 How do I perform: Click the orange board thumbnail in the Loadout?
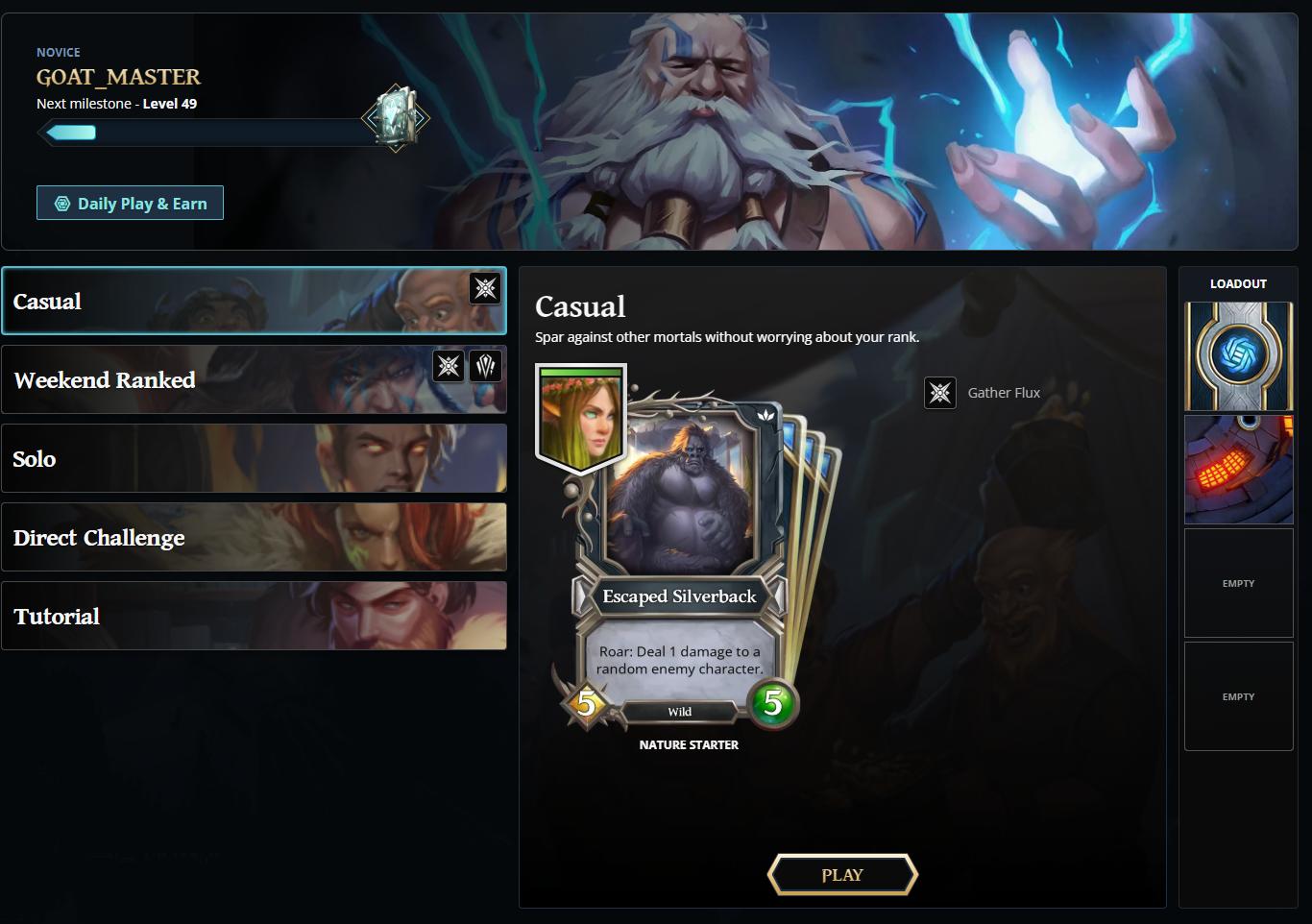[1238, 470]
